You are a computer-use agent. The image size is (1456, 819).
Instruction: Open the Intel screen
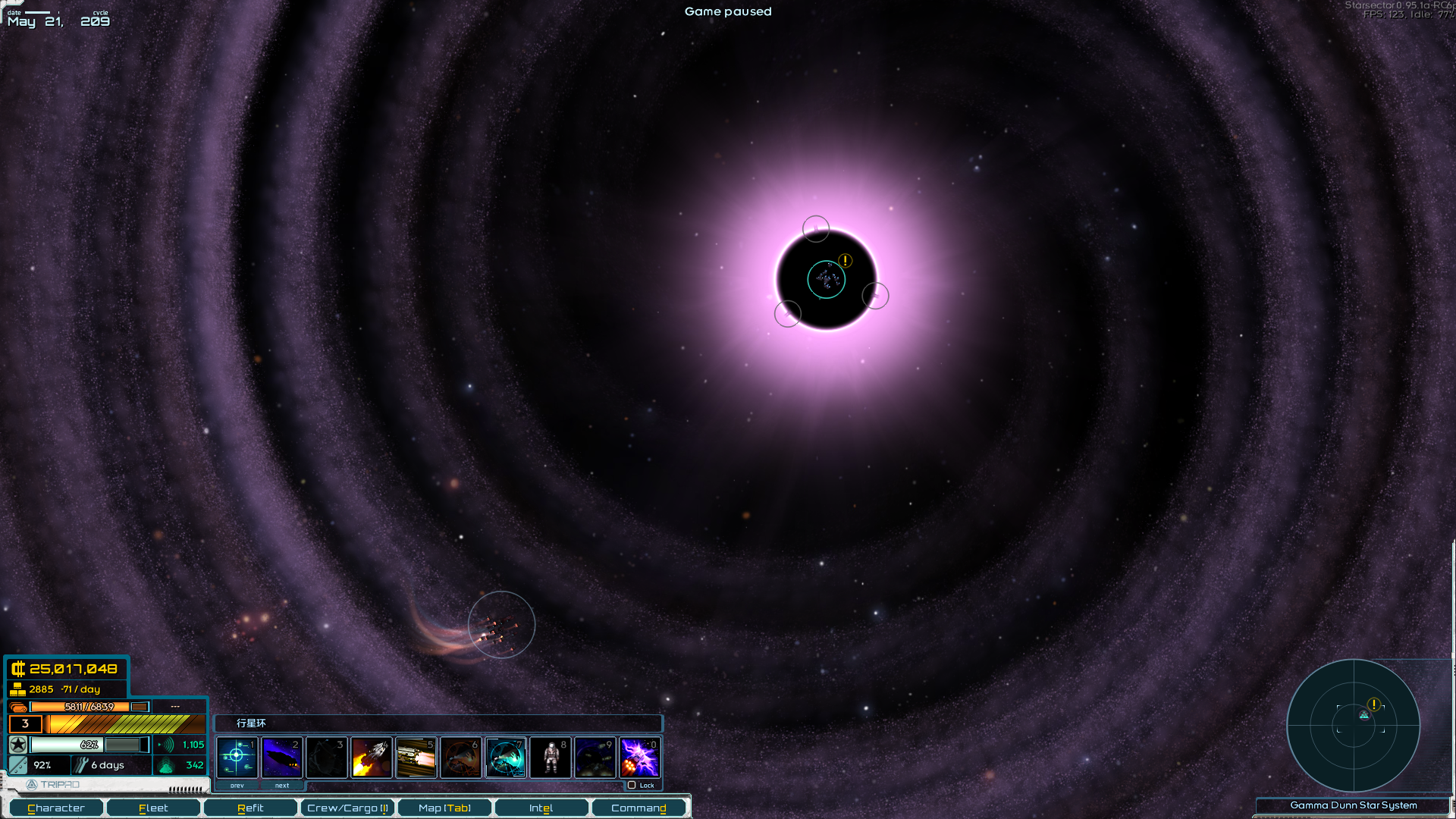(541, 808)
